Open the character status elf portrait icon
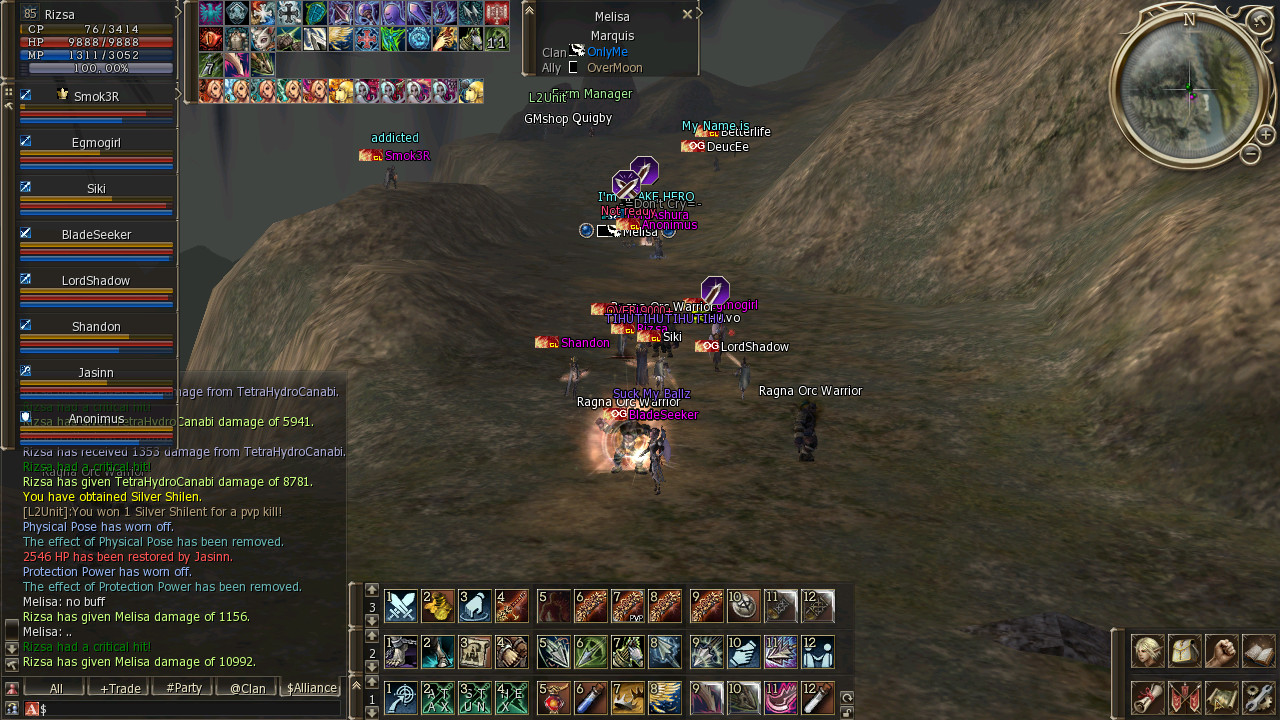 [1147, 651]
